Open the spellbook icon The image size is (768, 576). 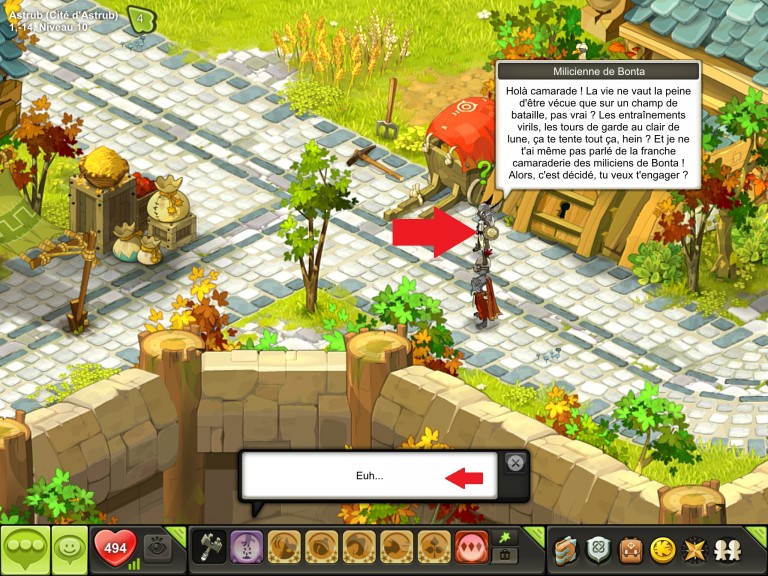click(x=568, y=549)
